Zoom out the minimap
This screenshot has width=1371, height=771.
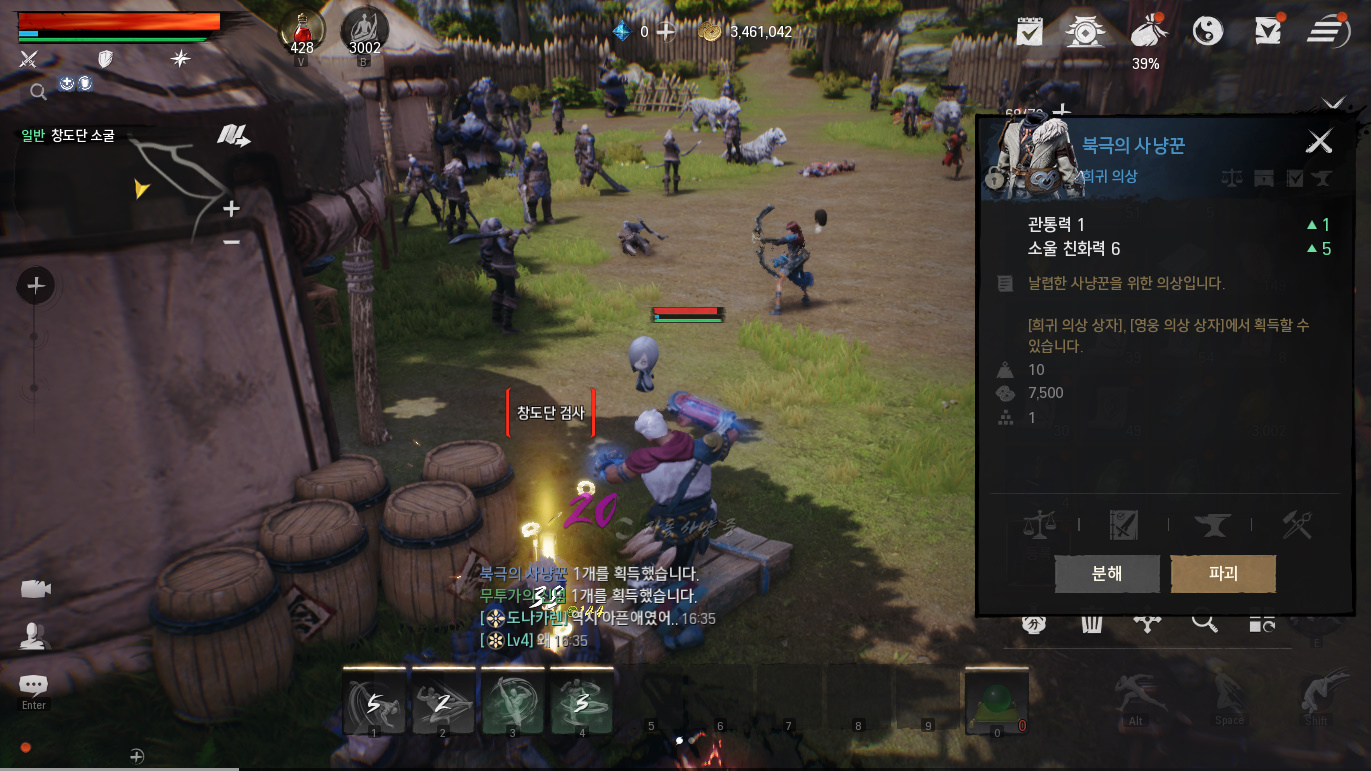[231, 242]
